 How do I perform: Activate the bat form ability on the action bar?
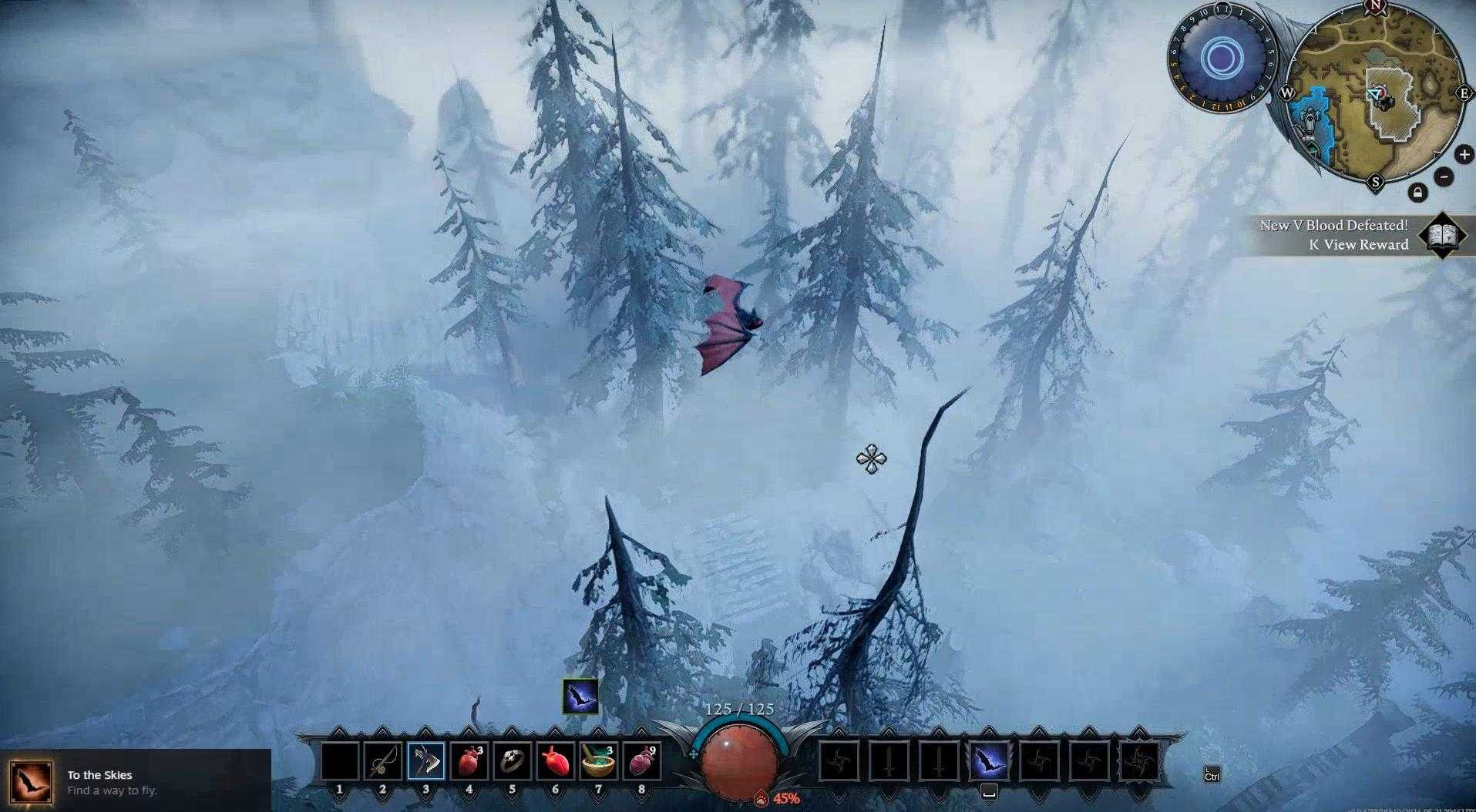[x=988, y=762]
